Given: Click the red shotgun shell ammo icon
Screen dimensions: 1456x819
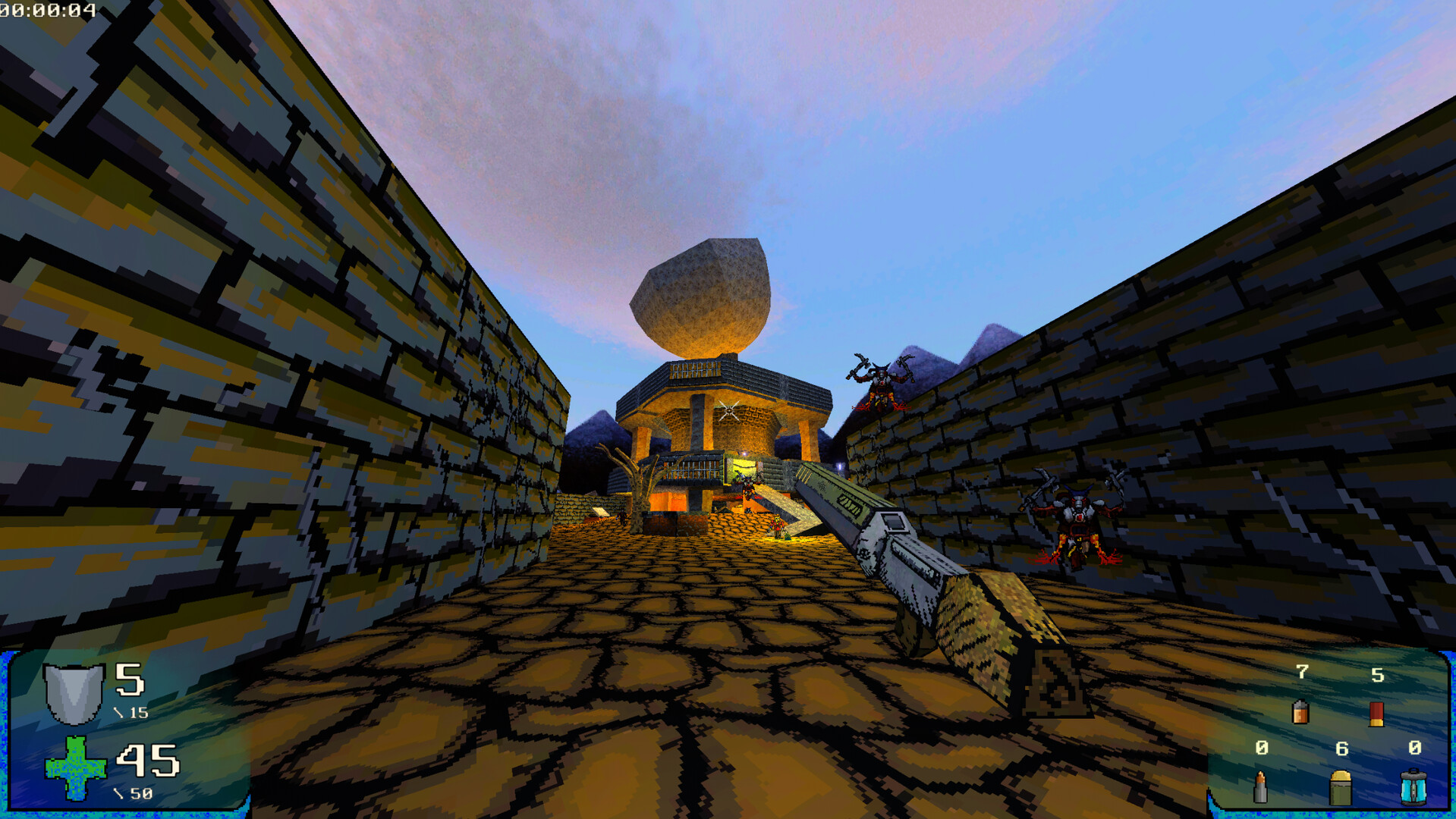Looking at the screenshot, I should point(1377,713).
